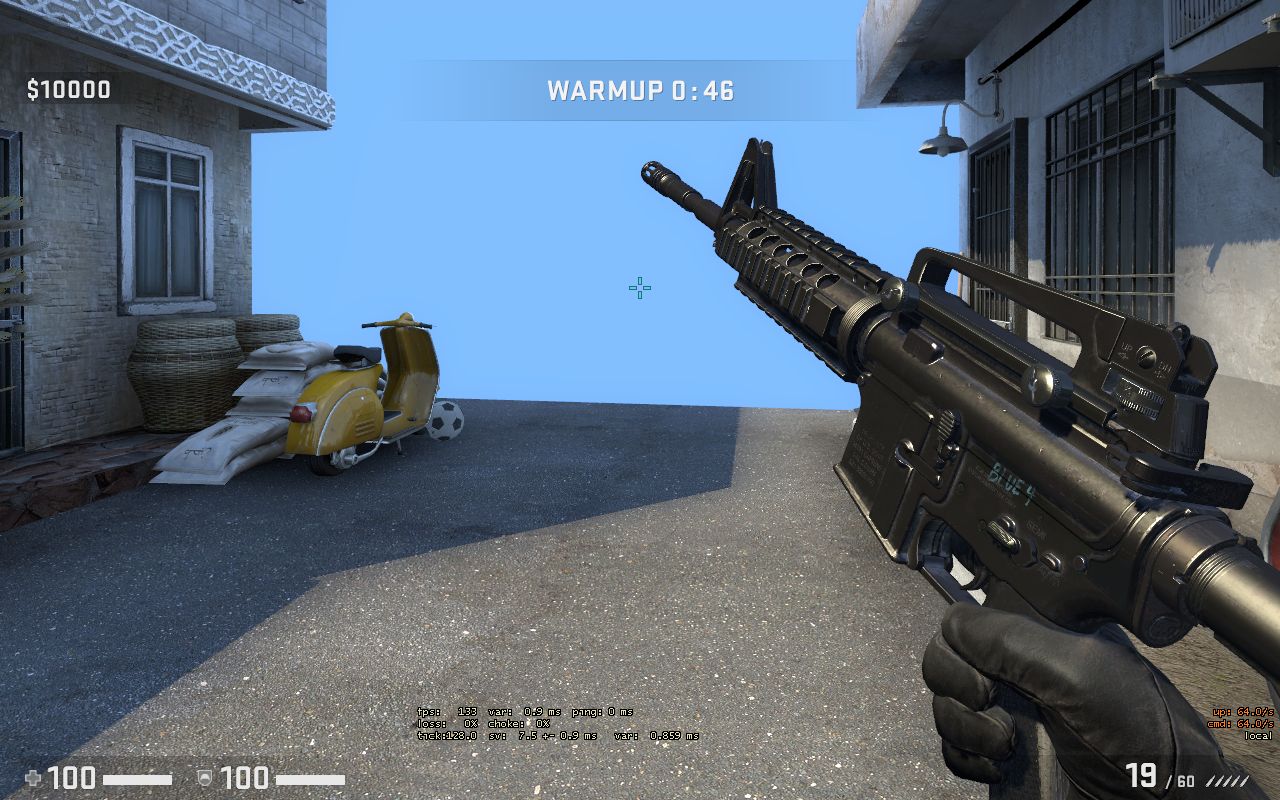1280x800 pixels.
Task: Click the health cross icon
Action: tap(35, 779)
